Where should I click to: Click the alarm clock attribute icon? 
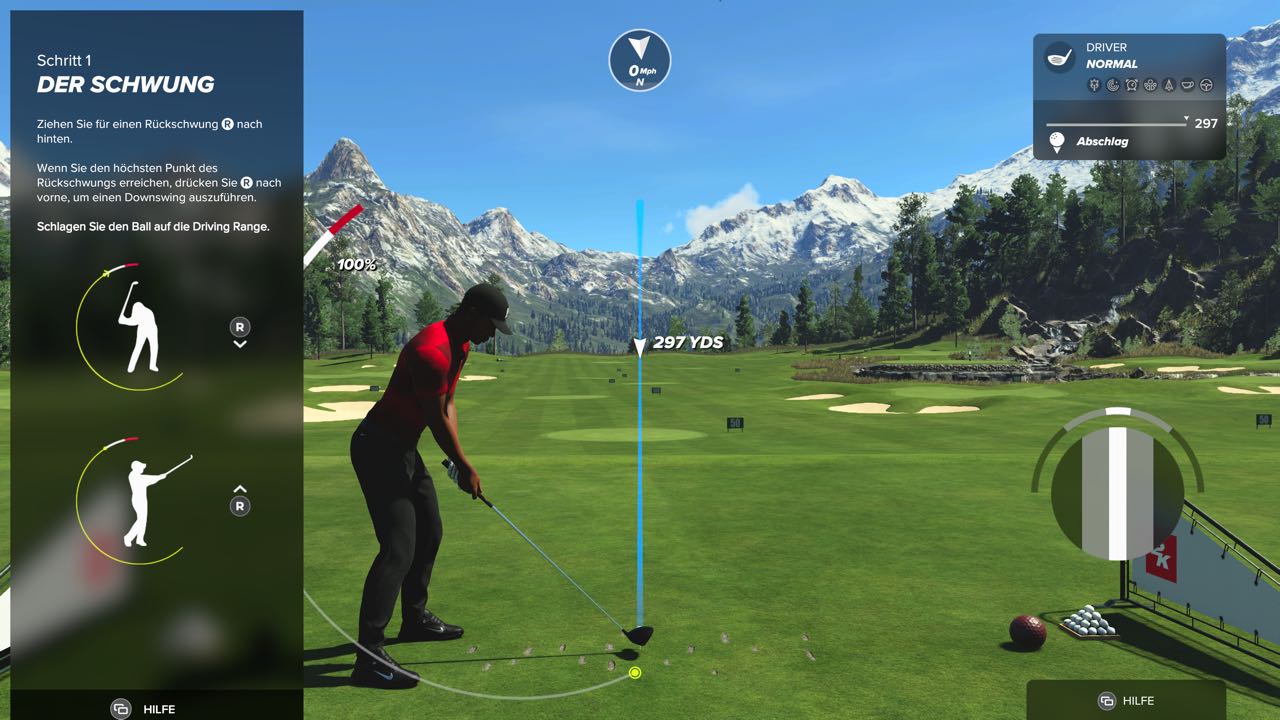pos(1132,86)
